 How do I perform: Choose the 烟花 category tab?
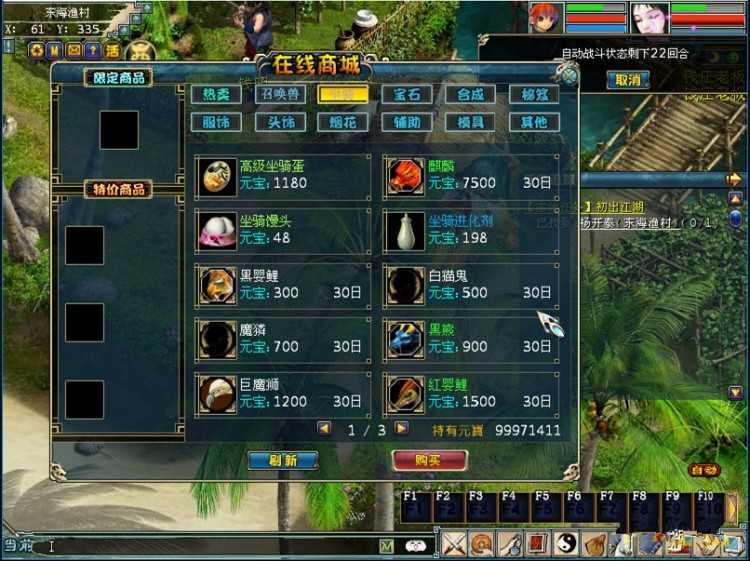(x=343, y=122)
